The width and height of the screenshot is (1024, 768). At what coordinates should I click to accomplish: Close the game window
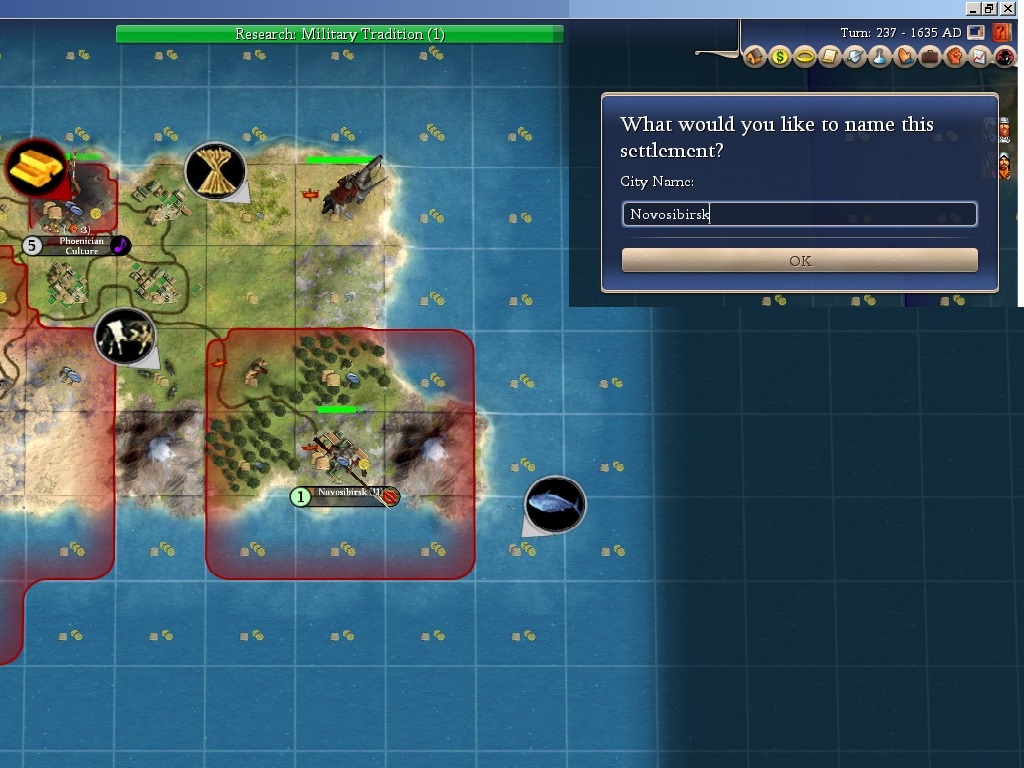pos(1007,8)
